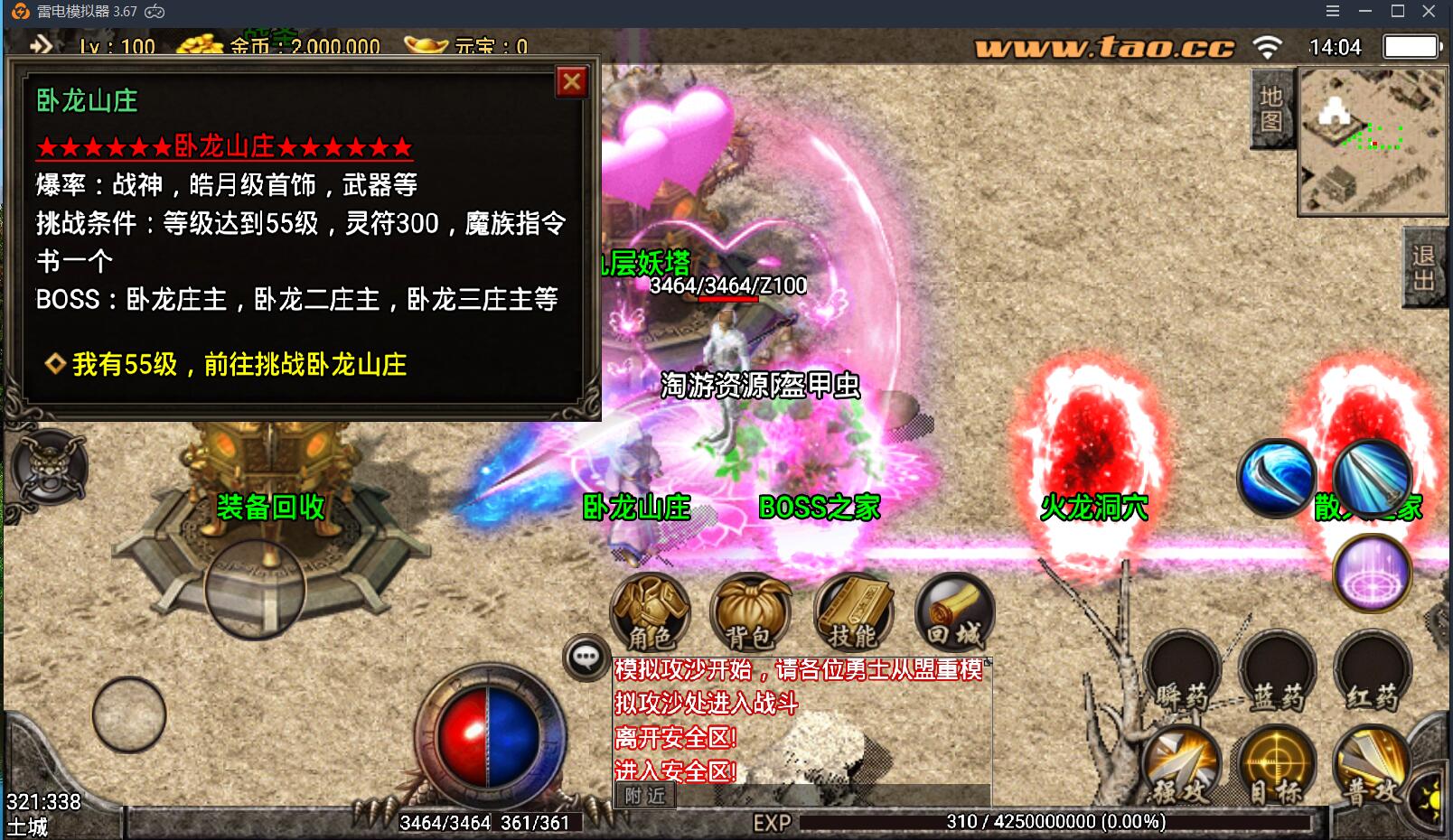Switch to the 附近 nearby chat tab
This screenshot has height=840, width=1453.
coord(645,796)
